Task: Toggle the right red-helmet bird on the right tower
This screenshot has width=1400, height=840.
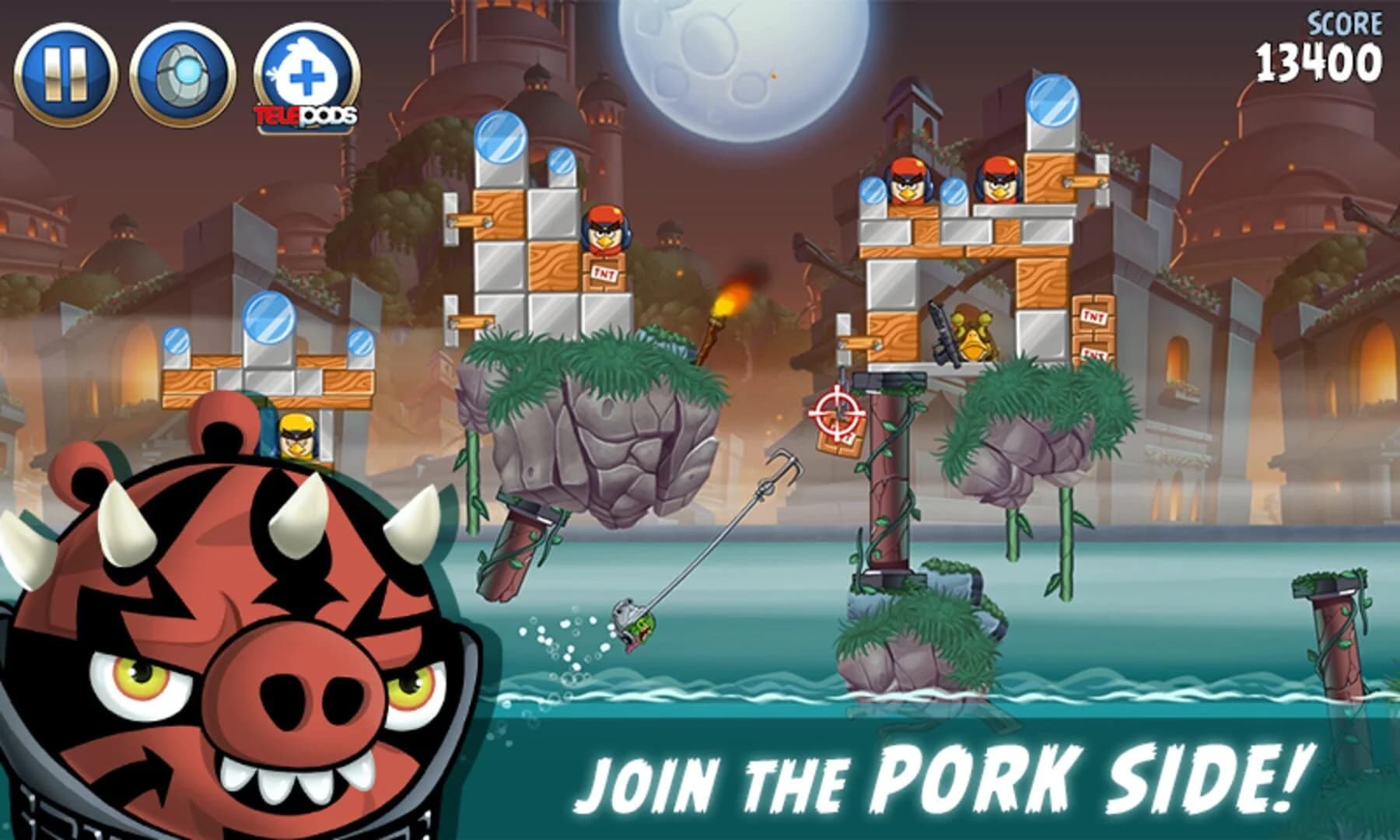Action: [999, 183]
